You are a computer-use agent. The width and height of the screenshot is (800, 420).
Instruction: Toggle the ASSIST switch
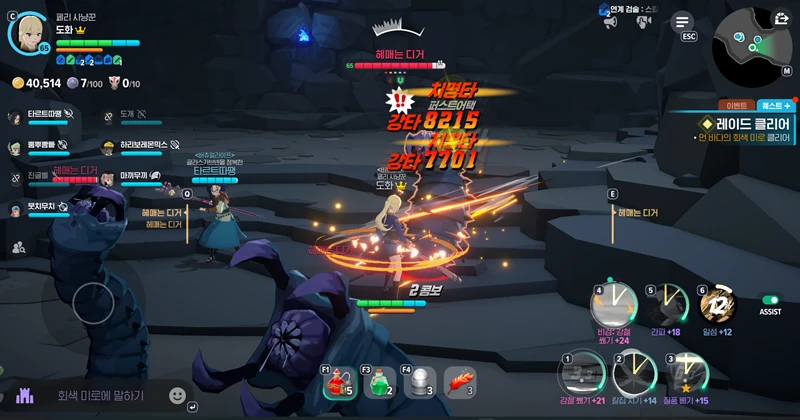pyautogui.click(x=770, y=300)
